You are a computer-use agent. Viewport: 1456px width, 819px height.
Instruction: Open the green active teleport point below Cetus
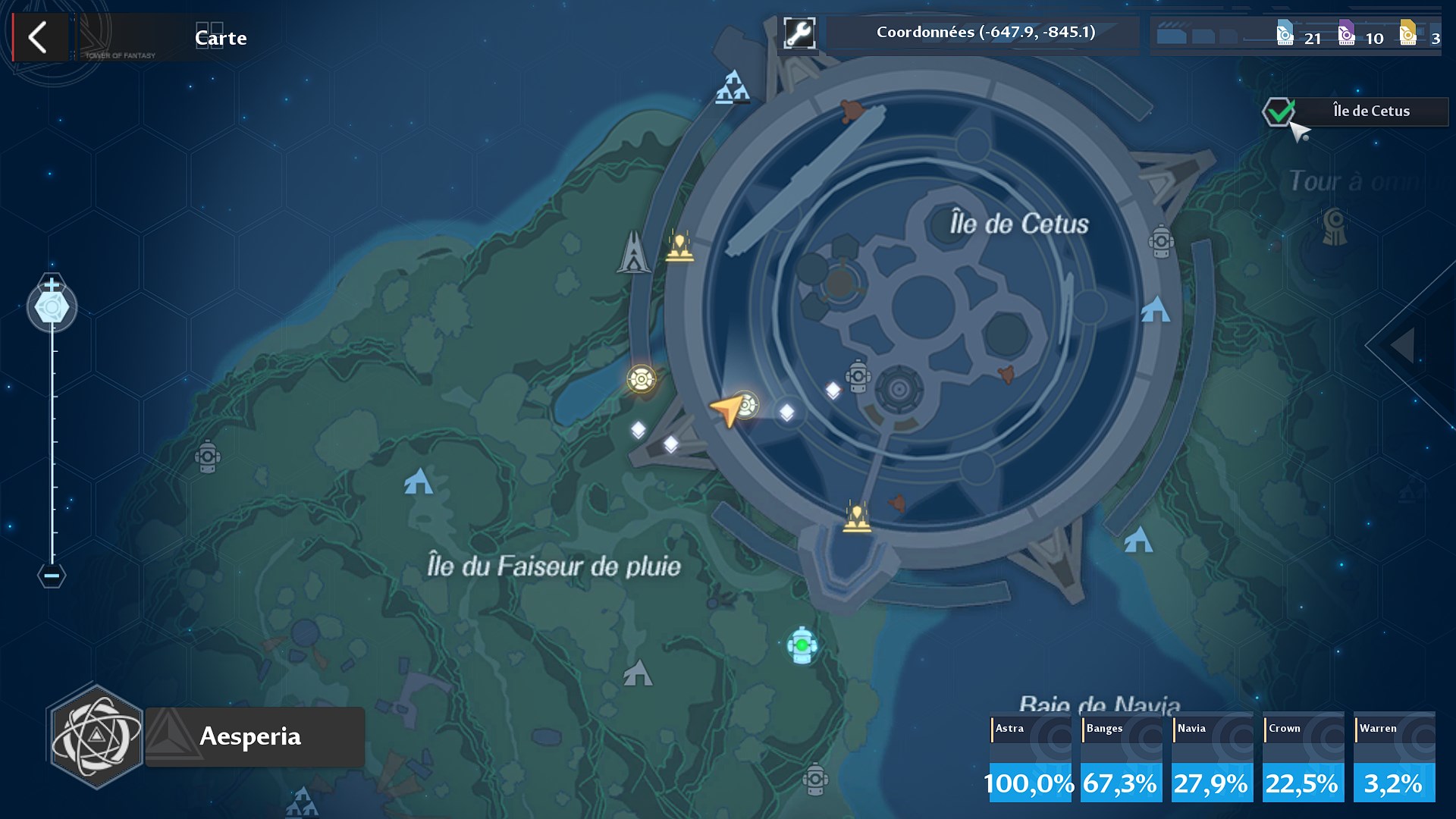click(802, 646)
